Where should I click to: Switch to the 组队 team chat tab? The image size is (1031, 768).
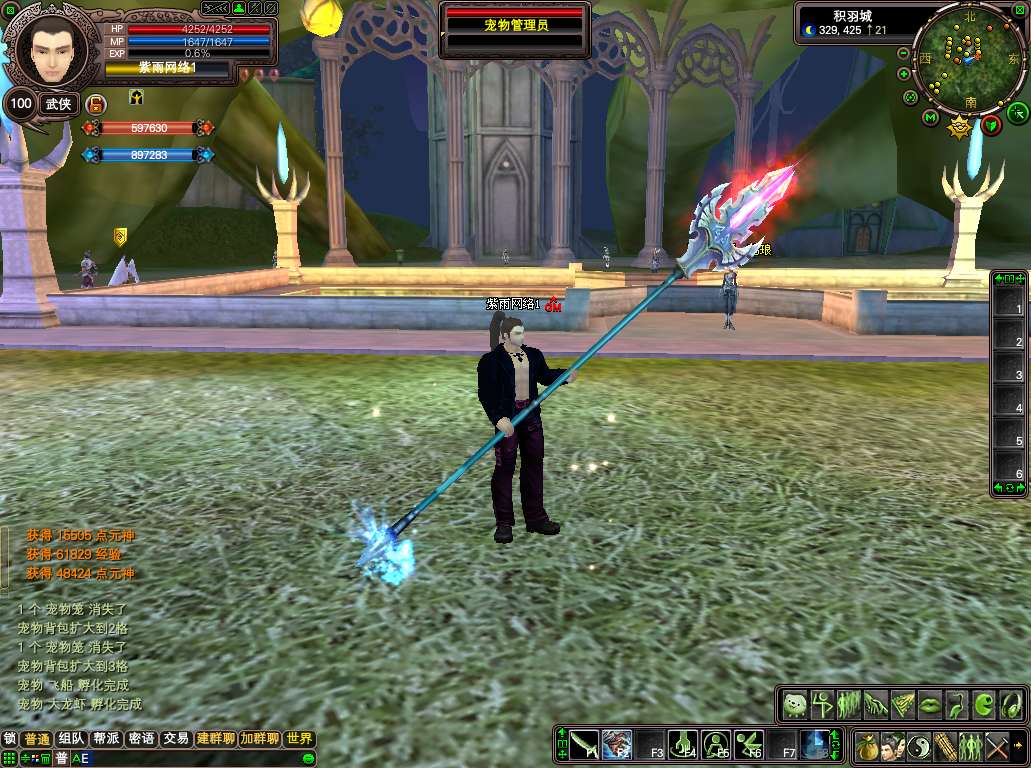pyautogui.click(x=71, y=739)
